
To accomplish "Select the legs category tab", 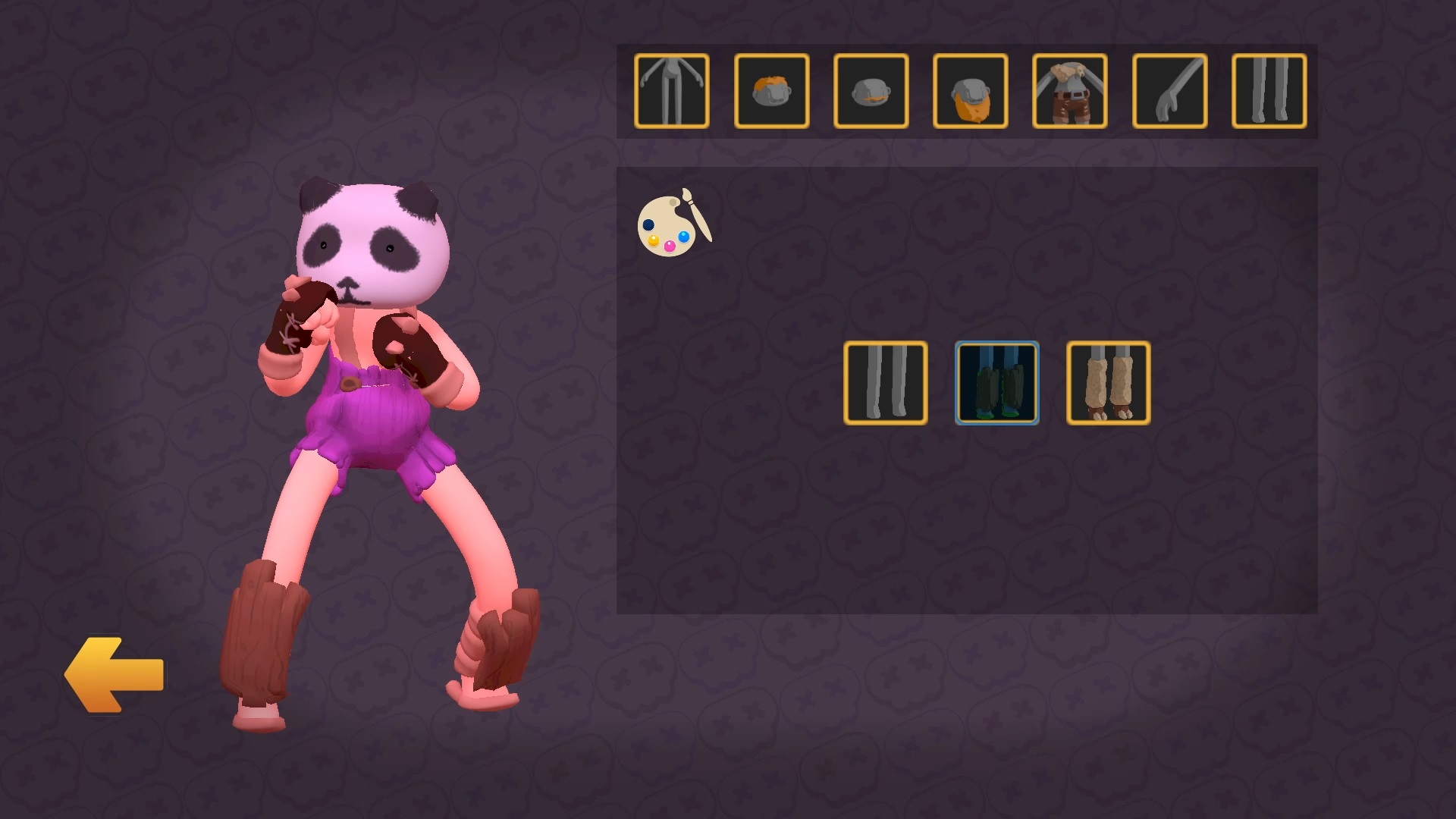I will click(x=1269, y=91).
